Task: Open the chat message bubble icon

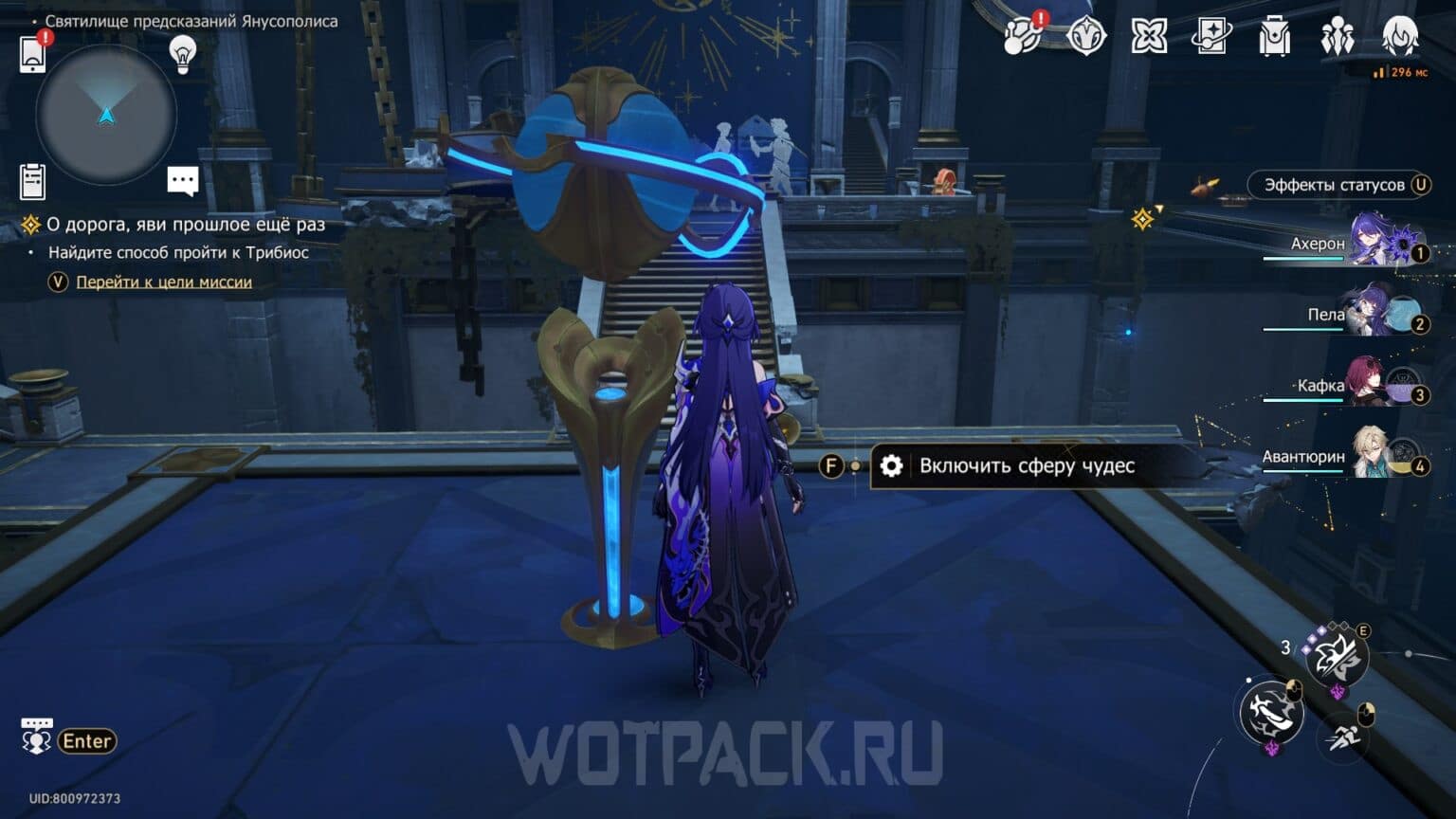Action: (x=182, y=180)
